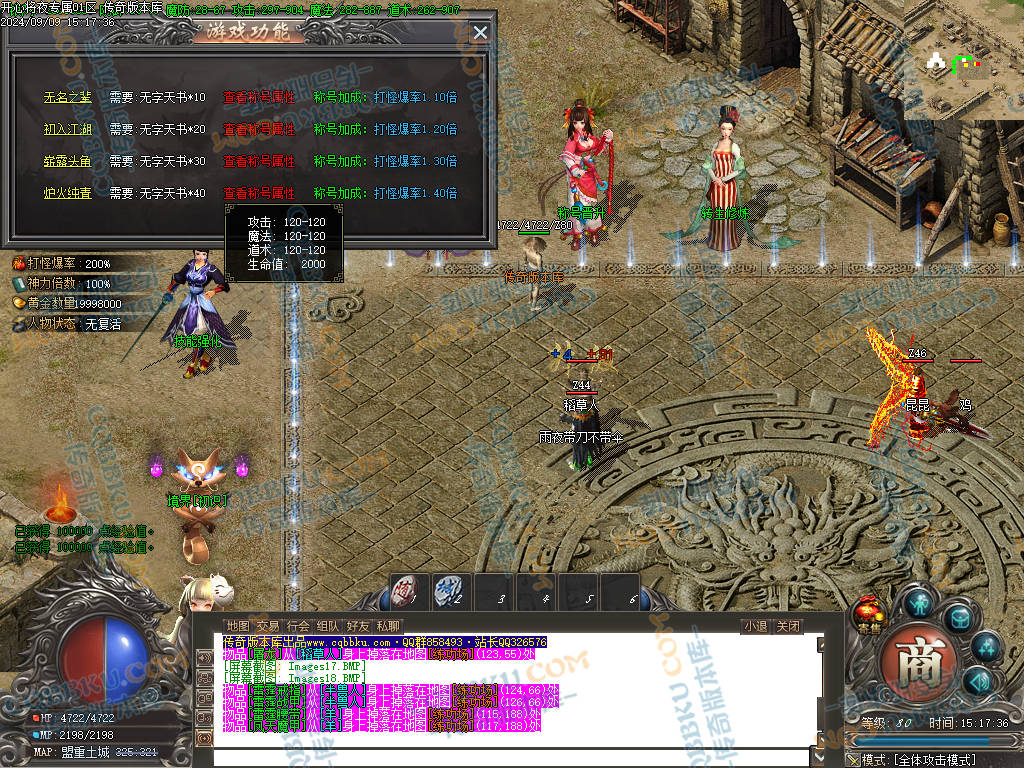This screenshot has width=1024, height=768.
Task: Choose the 初入江湖 title option
Action: coord(67,130)
